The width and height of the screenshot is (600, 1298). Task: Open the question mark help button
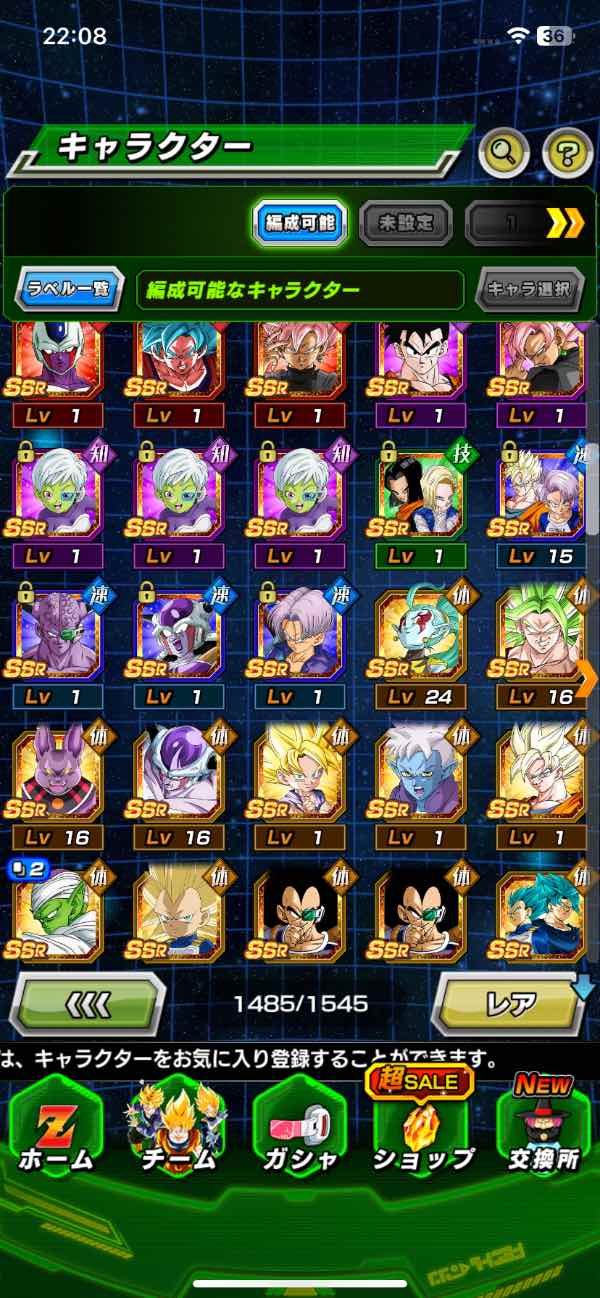tap(567, 152)
